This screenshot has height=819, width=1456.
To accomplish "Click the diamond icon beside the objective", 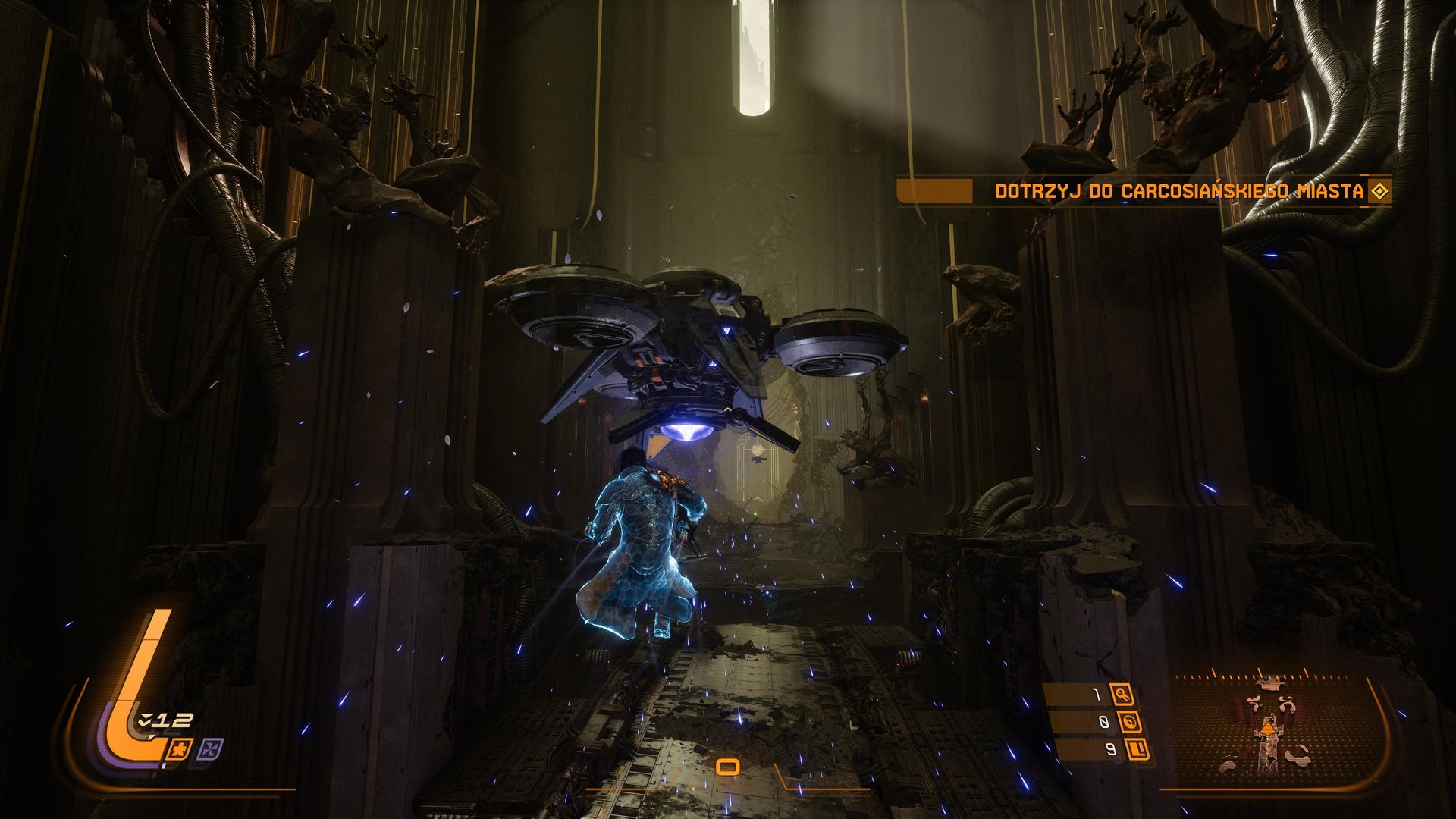I will [1379, 191].
